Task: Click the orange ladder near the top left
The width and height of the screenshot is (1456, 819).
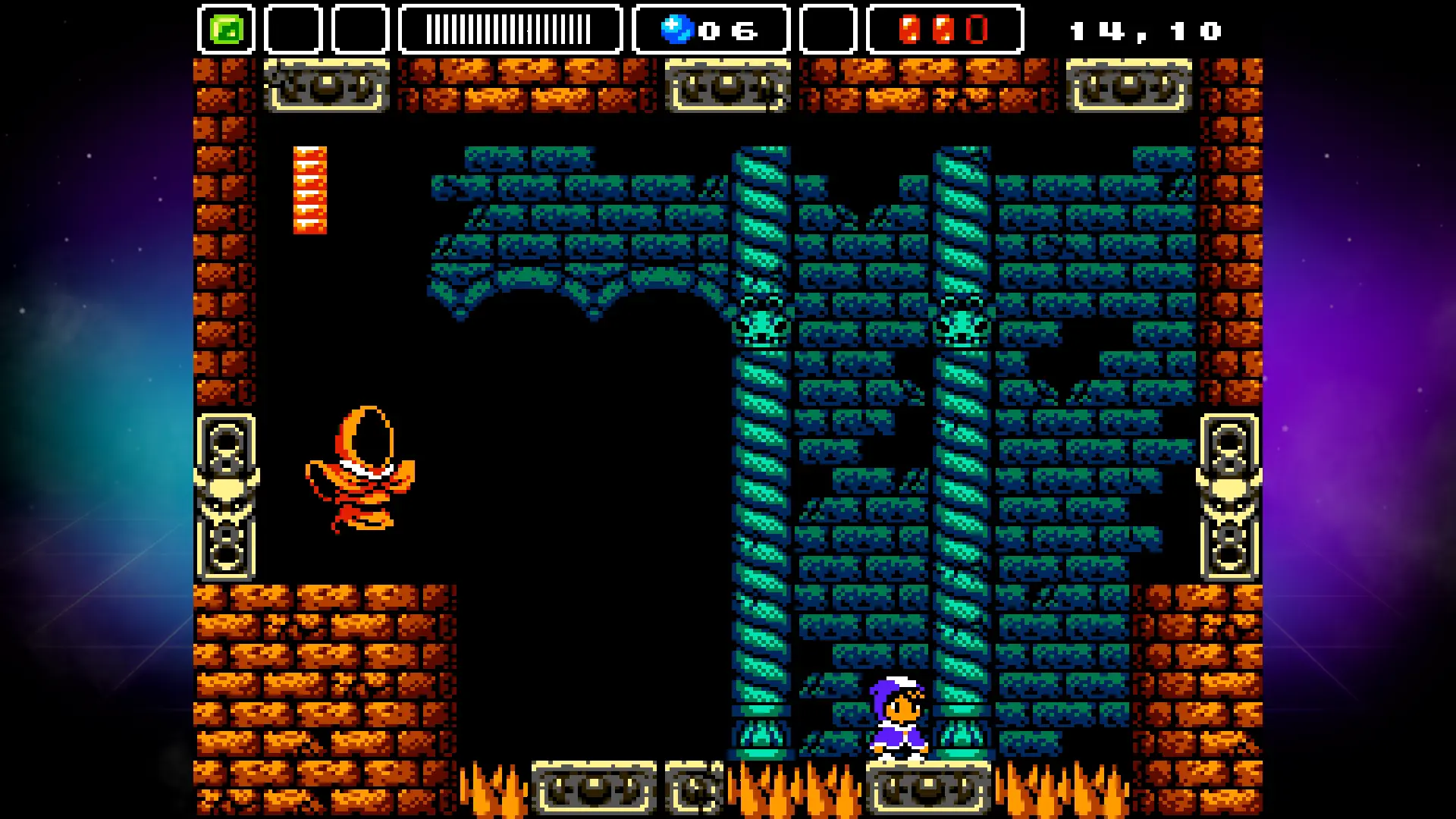Action: tap(309, 190)
